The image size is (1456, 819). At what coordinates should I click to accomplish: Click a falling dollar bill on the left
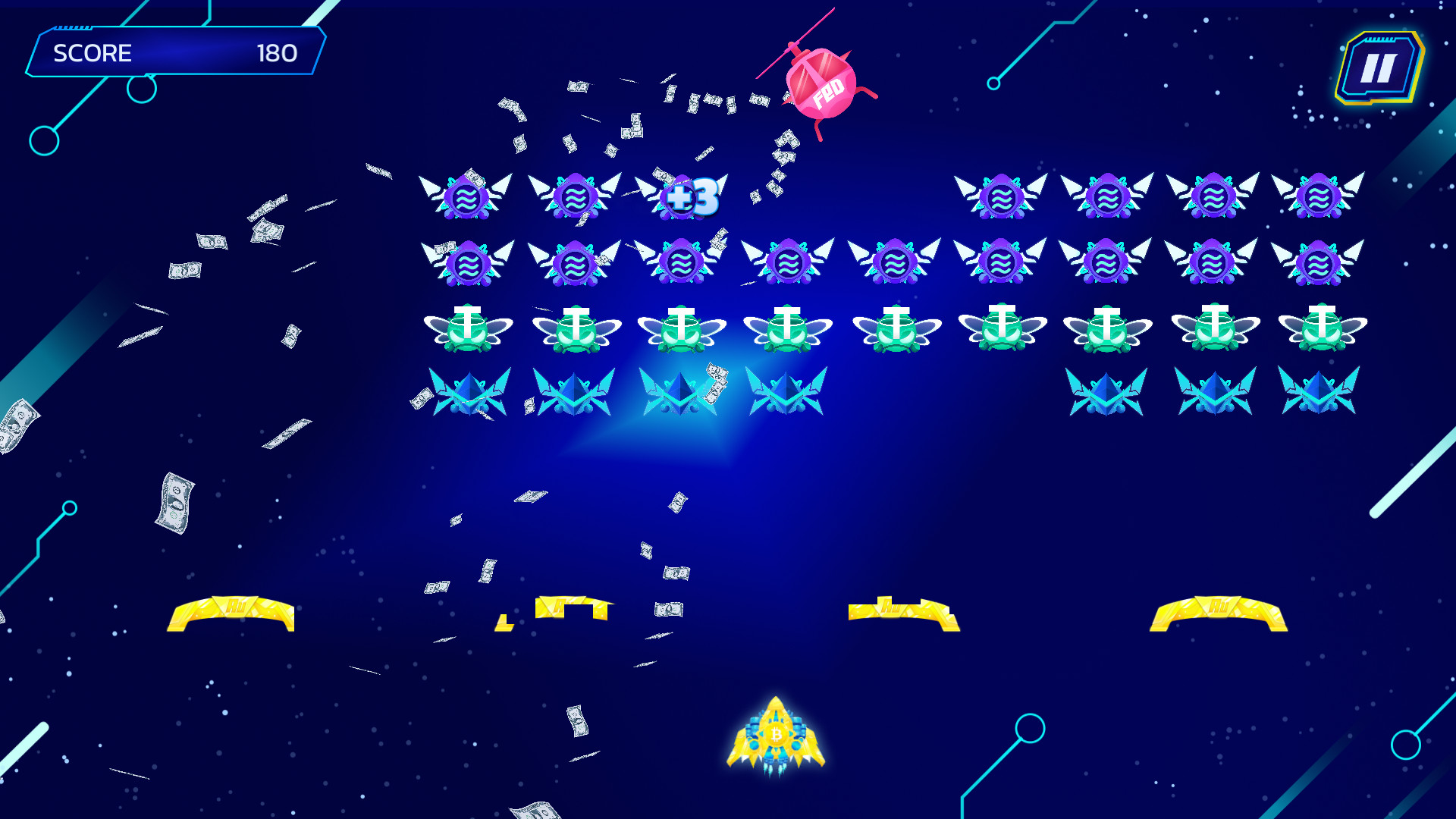(177, 500)
